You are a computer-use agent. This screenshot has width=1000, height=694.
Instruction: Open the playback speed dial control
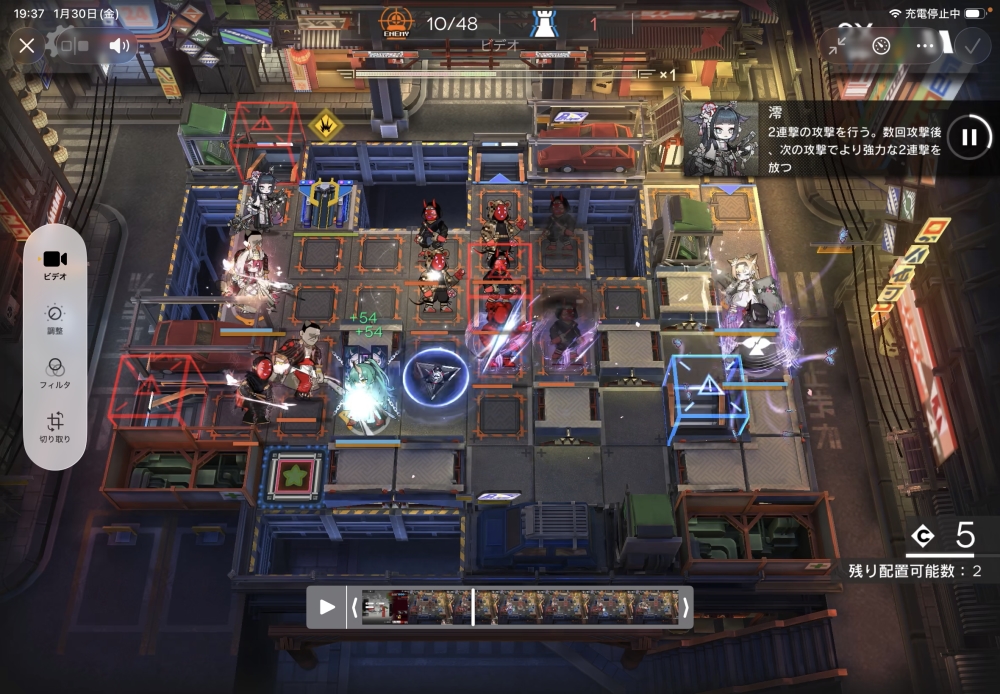pyautogui.click(x=881, y=45)
